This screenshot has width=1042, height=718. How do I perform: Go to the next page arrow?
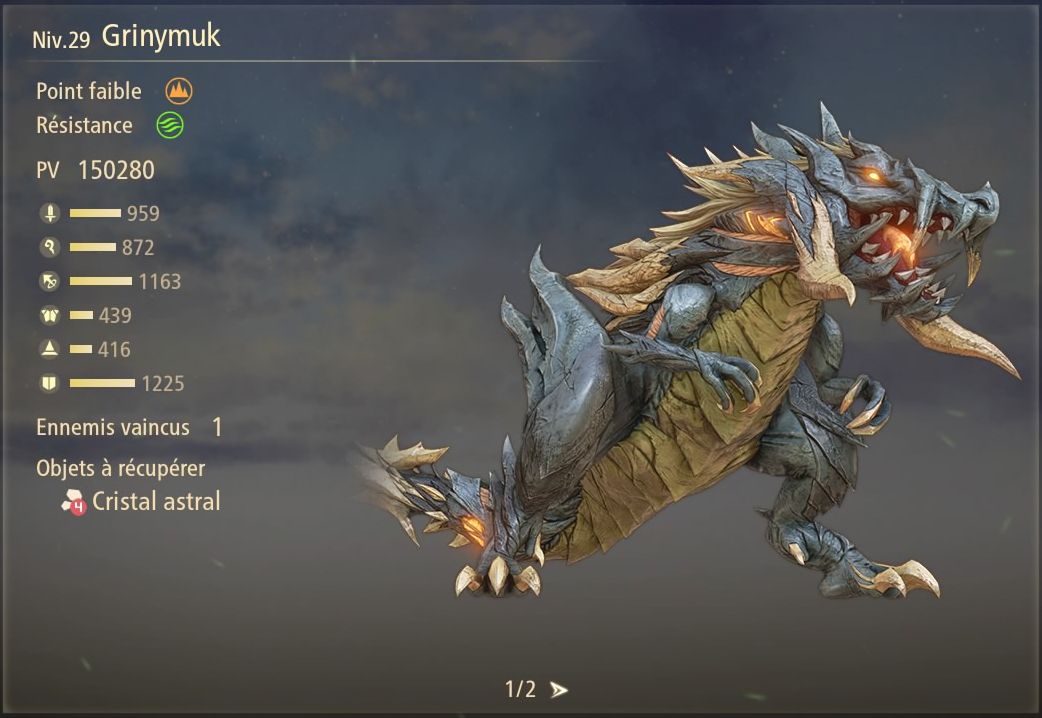[559, 690]
